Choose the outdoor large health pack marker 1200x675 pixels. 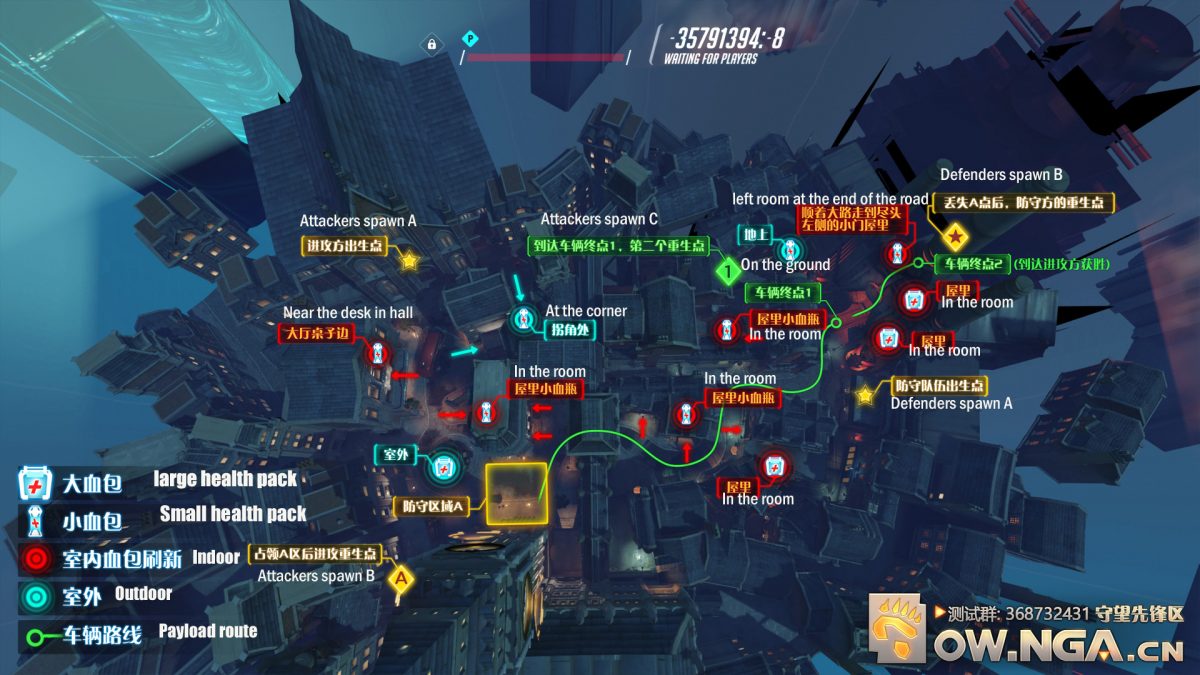click(443, 466)
